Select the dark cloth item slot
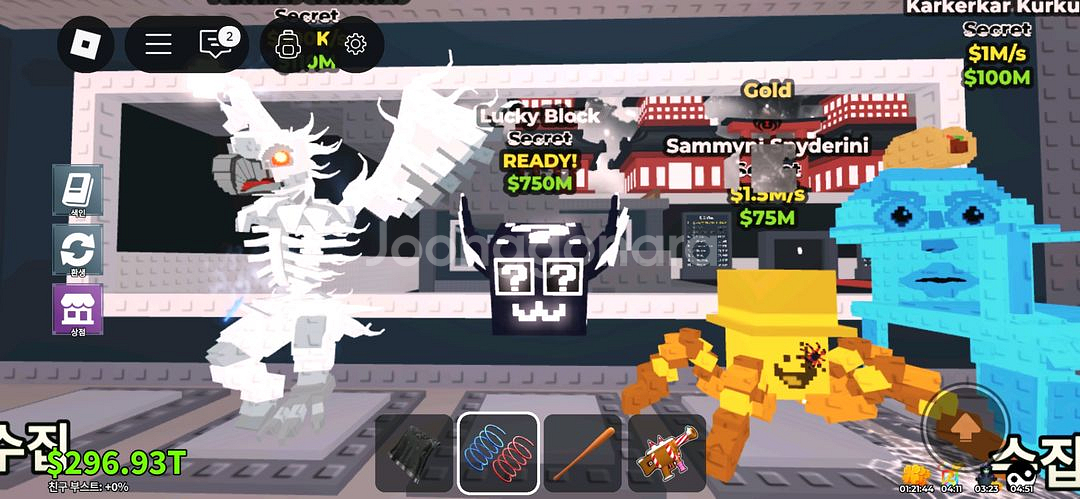 point(414,454)
